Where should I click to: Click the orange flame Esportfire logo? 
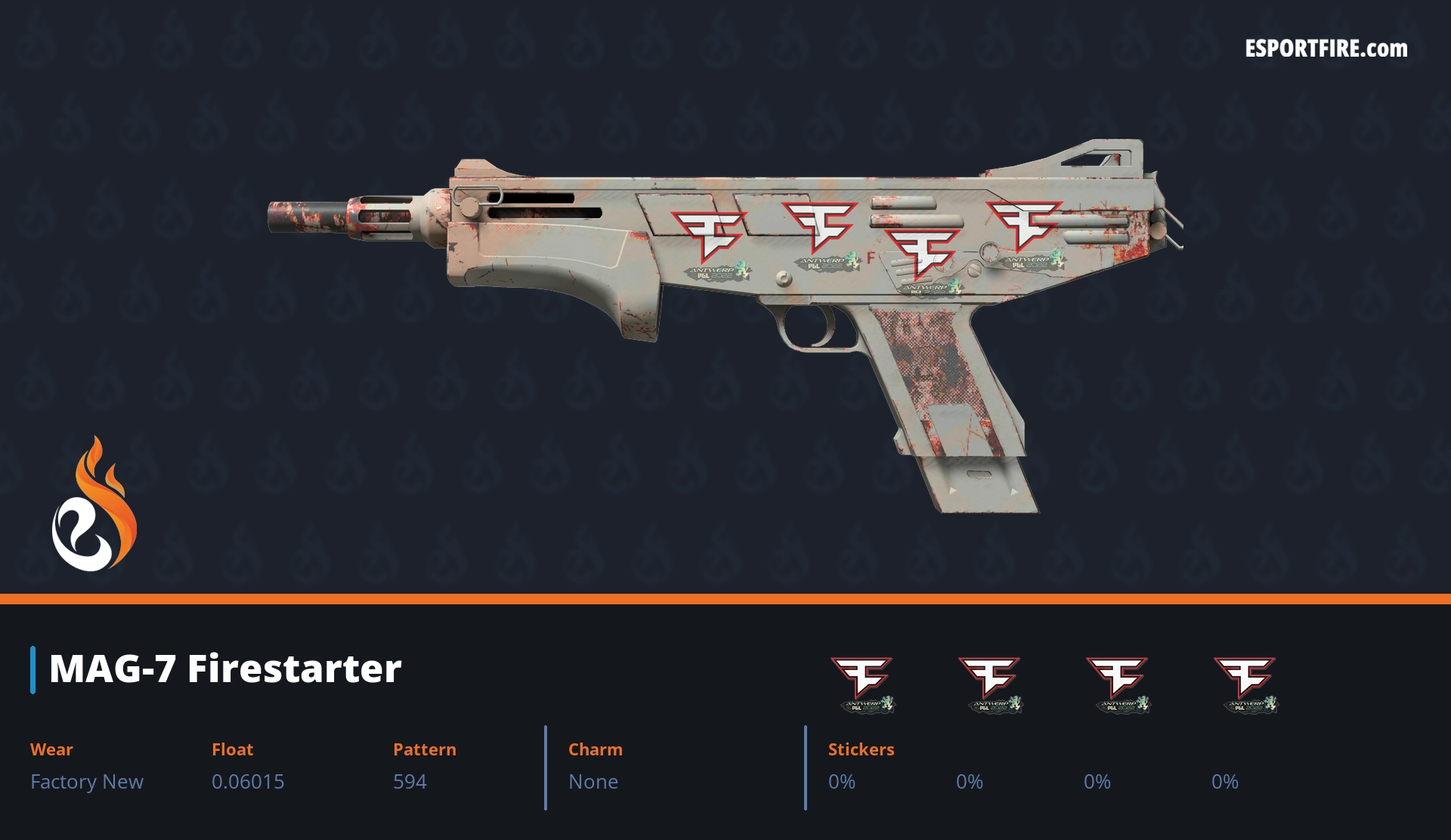click(94, 505)
